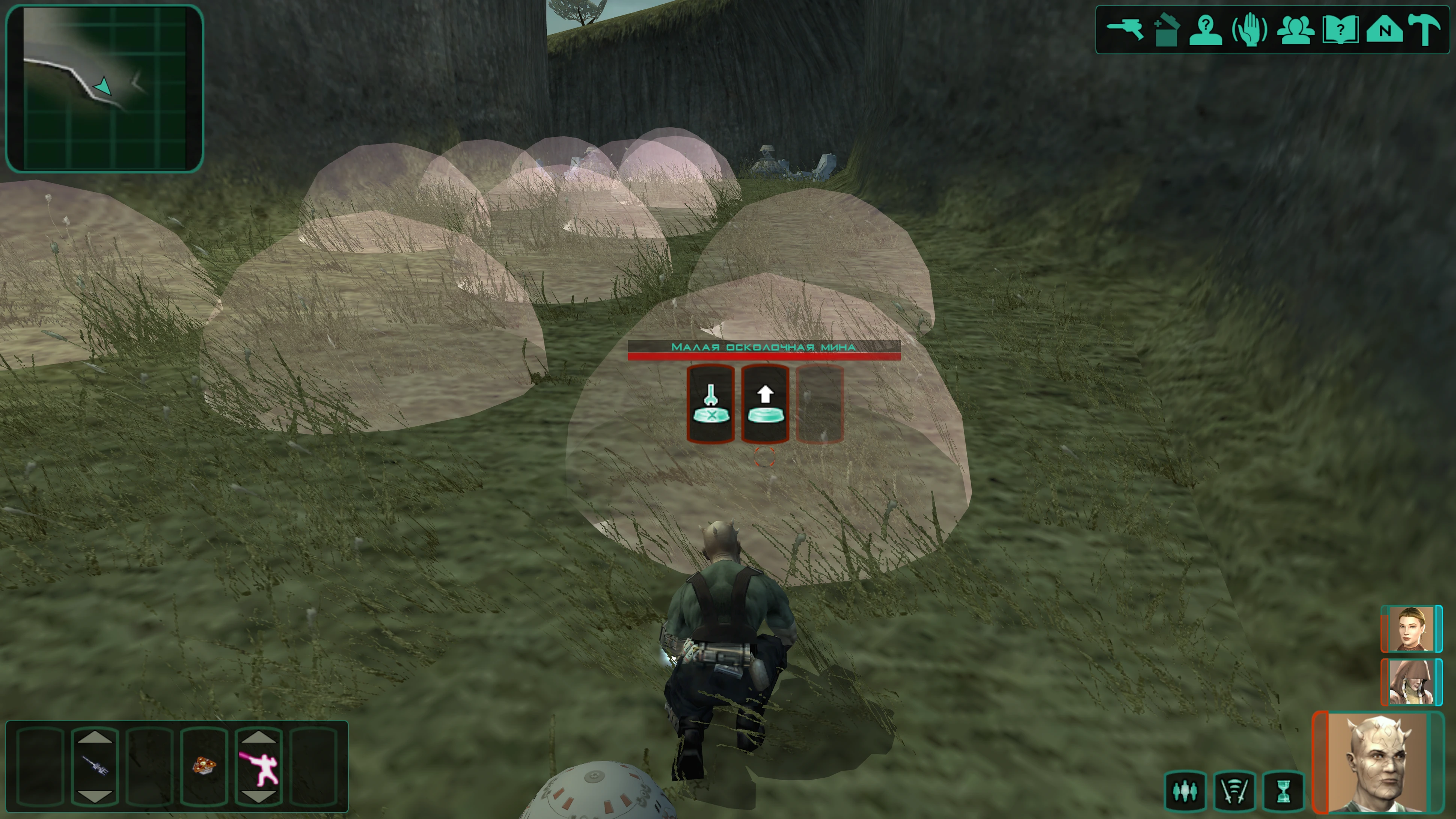Select the orange mine item slot
Viewport: 1456px width, 819px height.
[x=204, y=766]
